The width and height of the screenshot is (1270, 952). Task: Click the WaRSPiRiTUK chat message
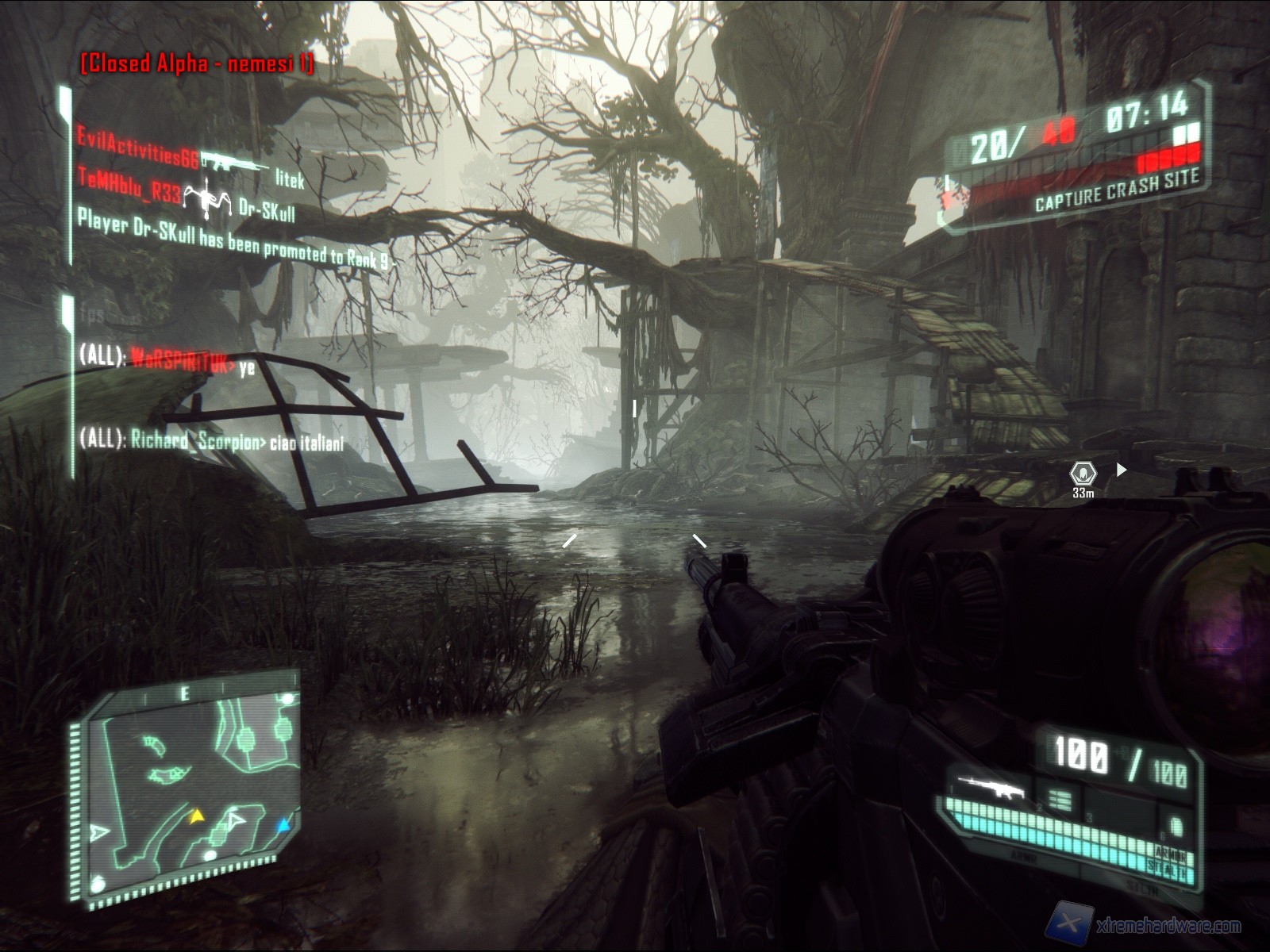(167, 359)
